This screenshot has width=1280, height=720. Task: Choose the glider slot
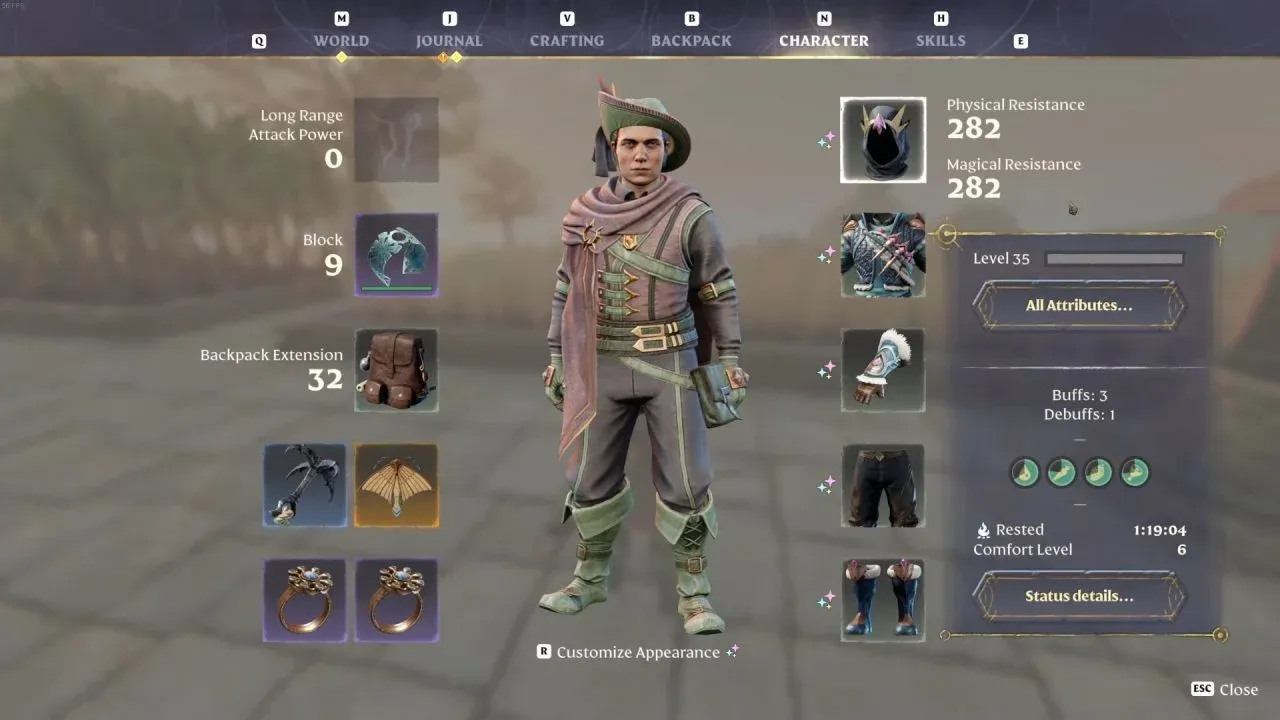396,486
